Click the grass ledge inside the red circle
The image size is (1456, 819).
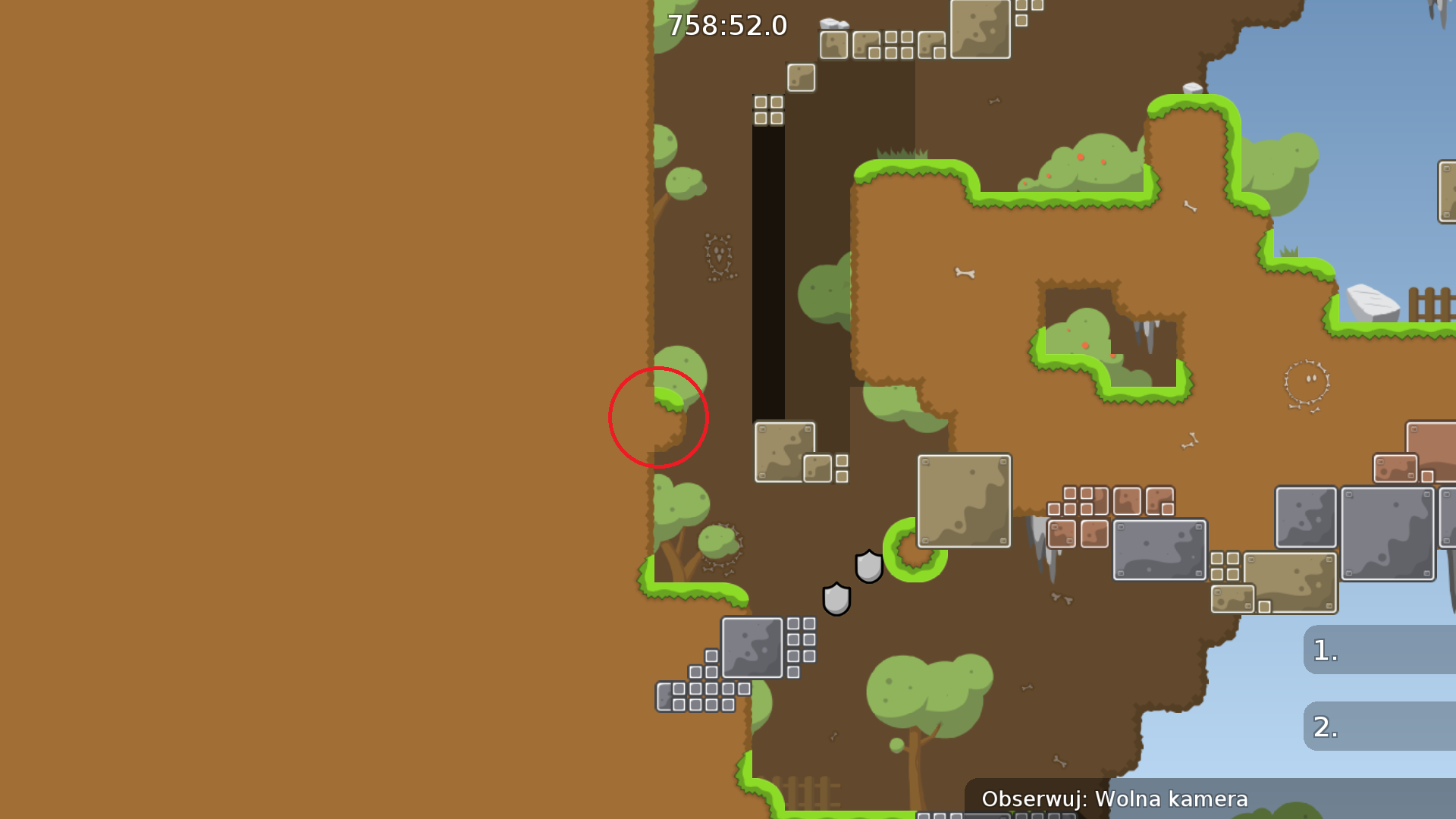[x=670, y=398]
